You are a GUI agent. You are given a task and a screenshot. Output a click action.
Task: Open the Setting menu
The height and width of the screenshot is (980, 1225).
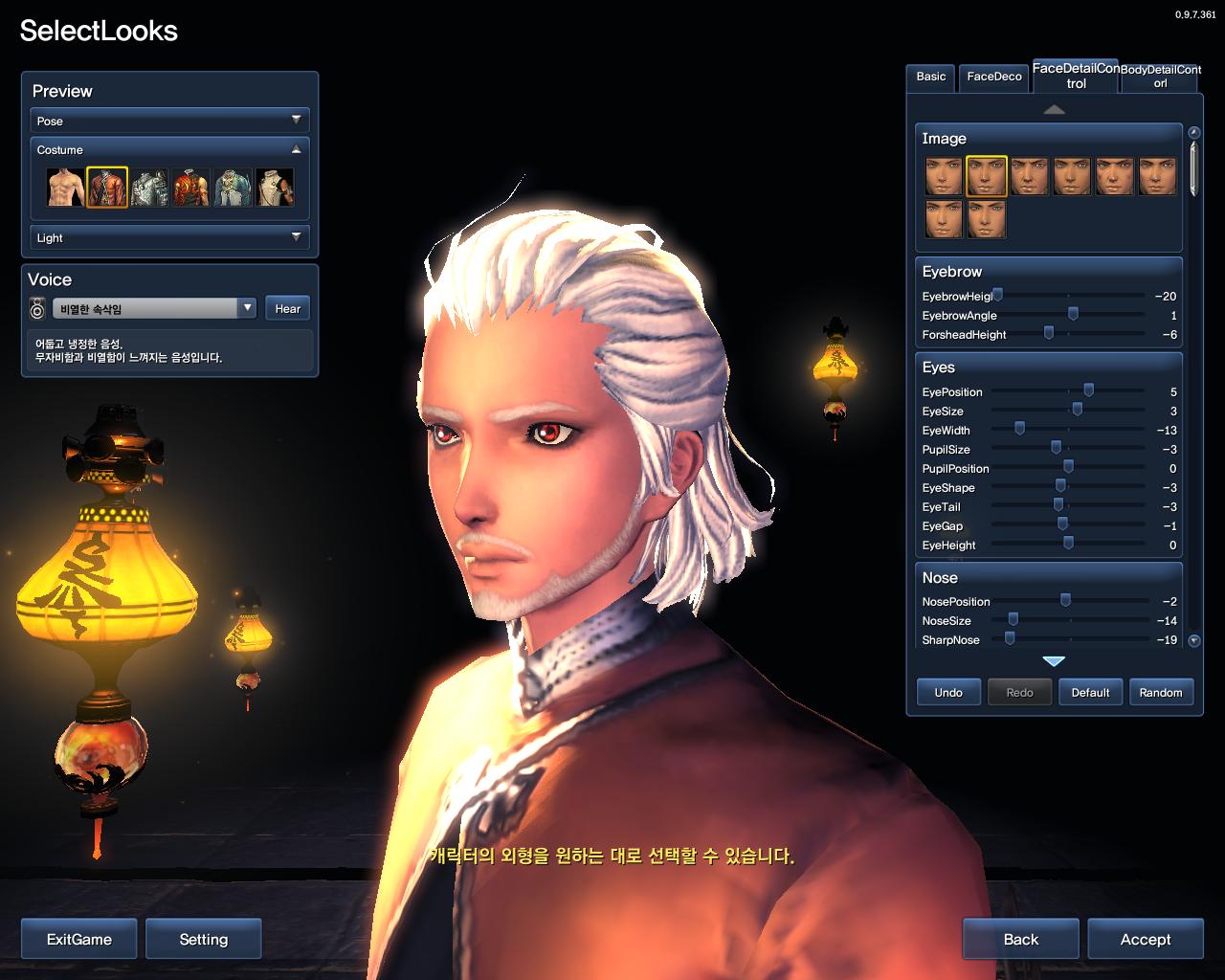pos(204,939)
